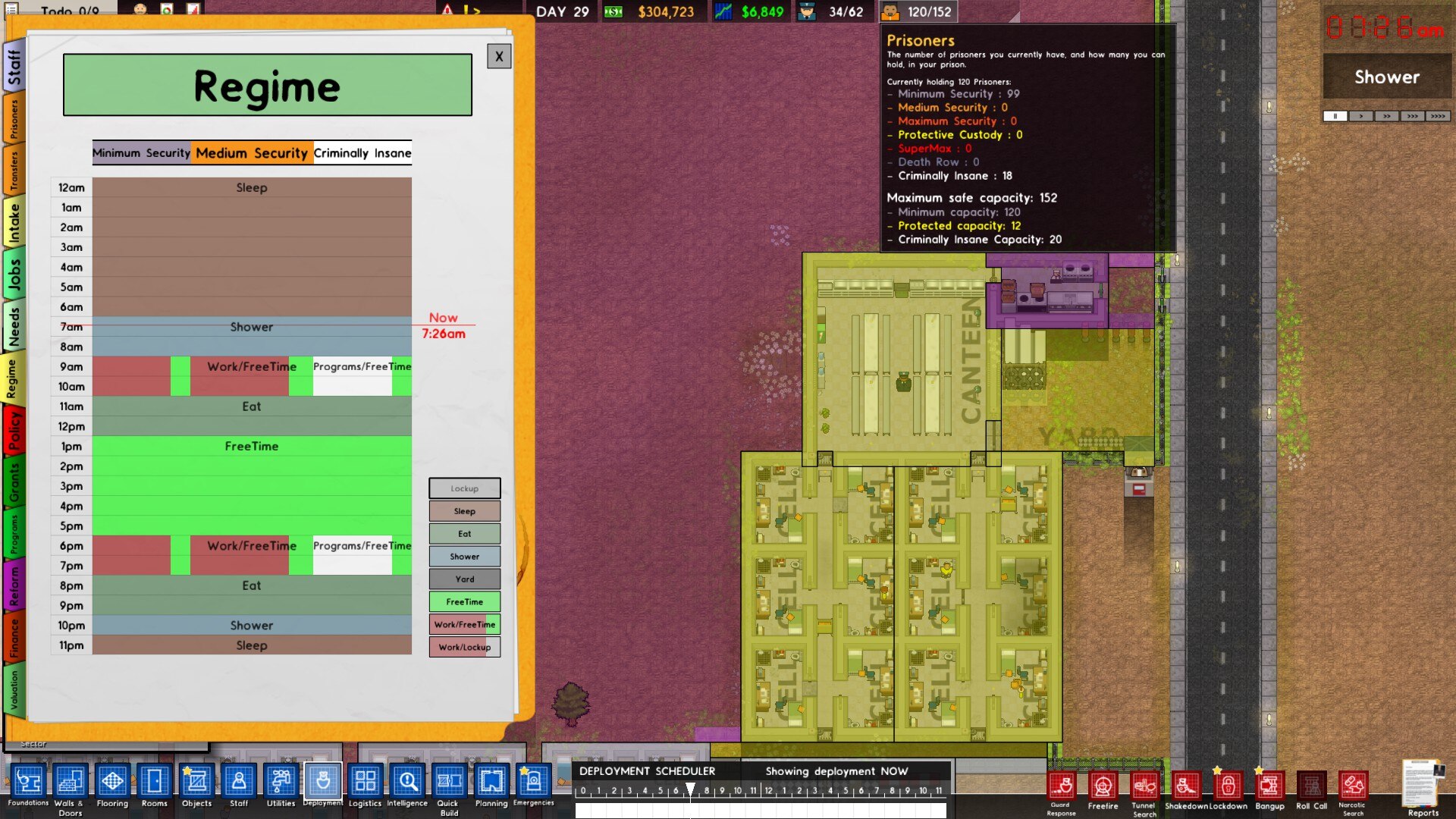Select the Foundations tool

tap(29, 781)
